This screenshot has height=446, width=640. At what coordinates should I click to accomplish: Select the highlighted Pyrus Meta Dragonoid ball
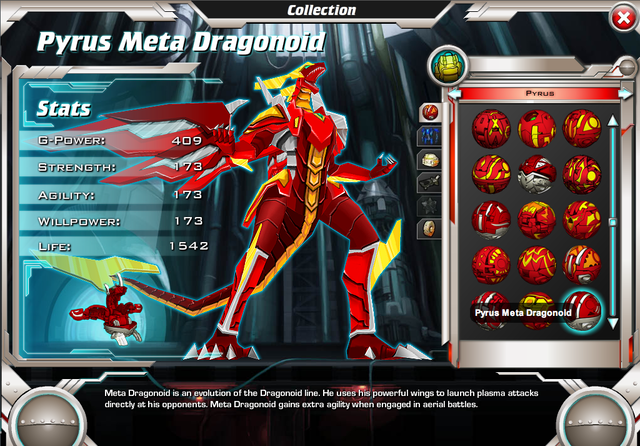(x=581, y=311)
